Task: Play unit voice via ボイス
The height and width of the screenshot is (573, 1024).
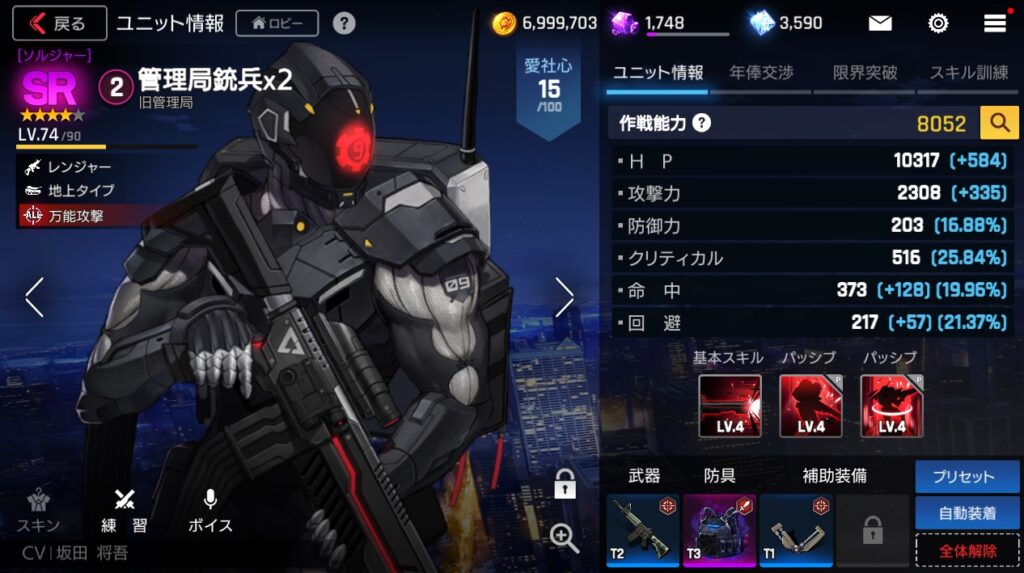Action: (210, 510)
